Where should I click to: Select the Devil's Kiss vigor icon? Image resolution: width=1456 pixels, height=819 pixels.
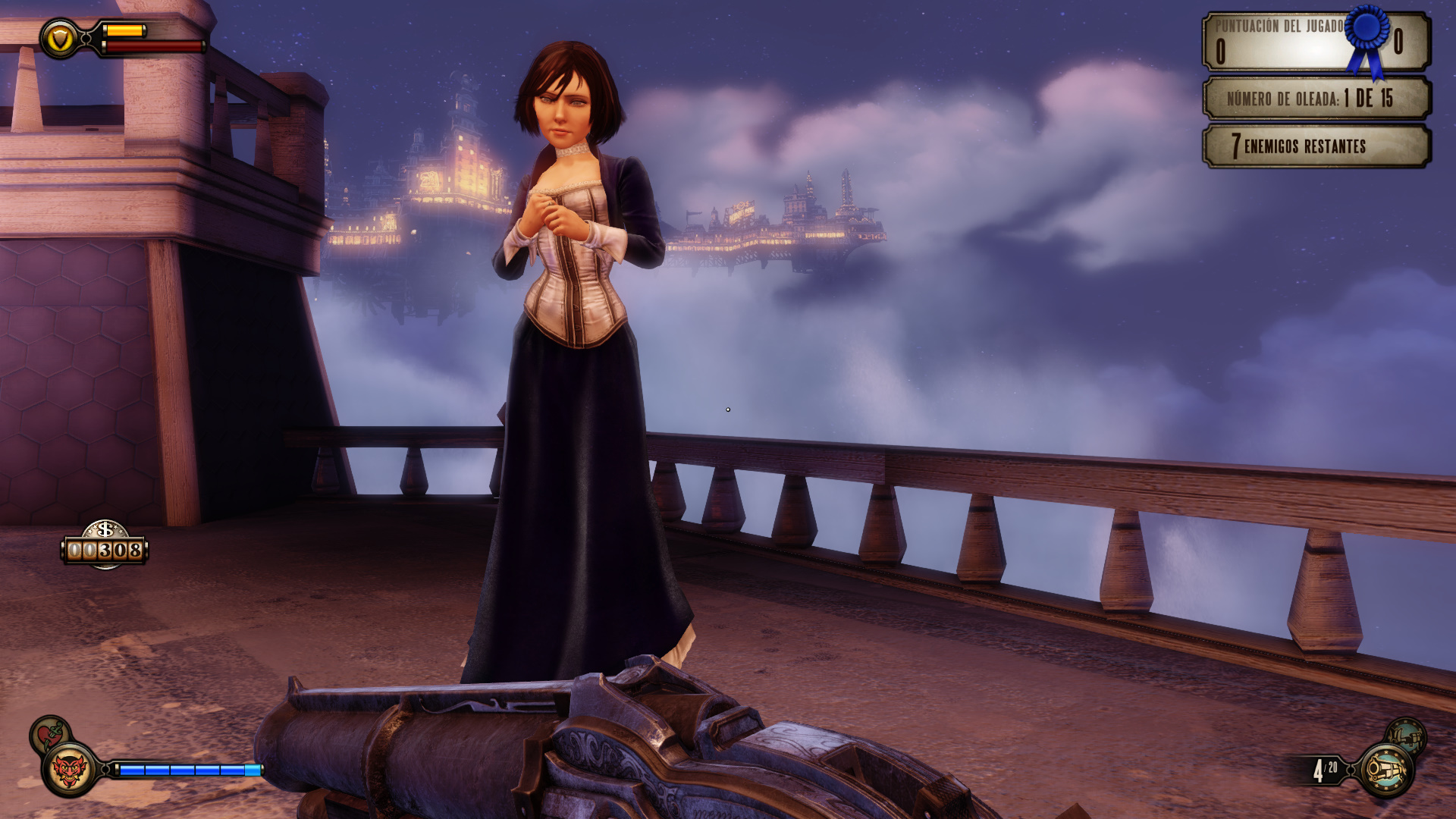70,770
